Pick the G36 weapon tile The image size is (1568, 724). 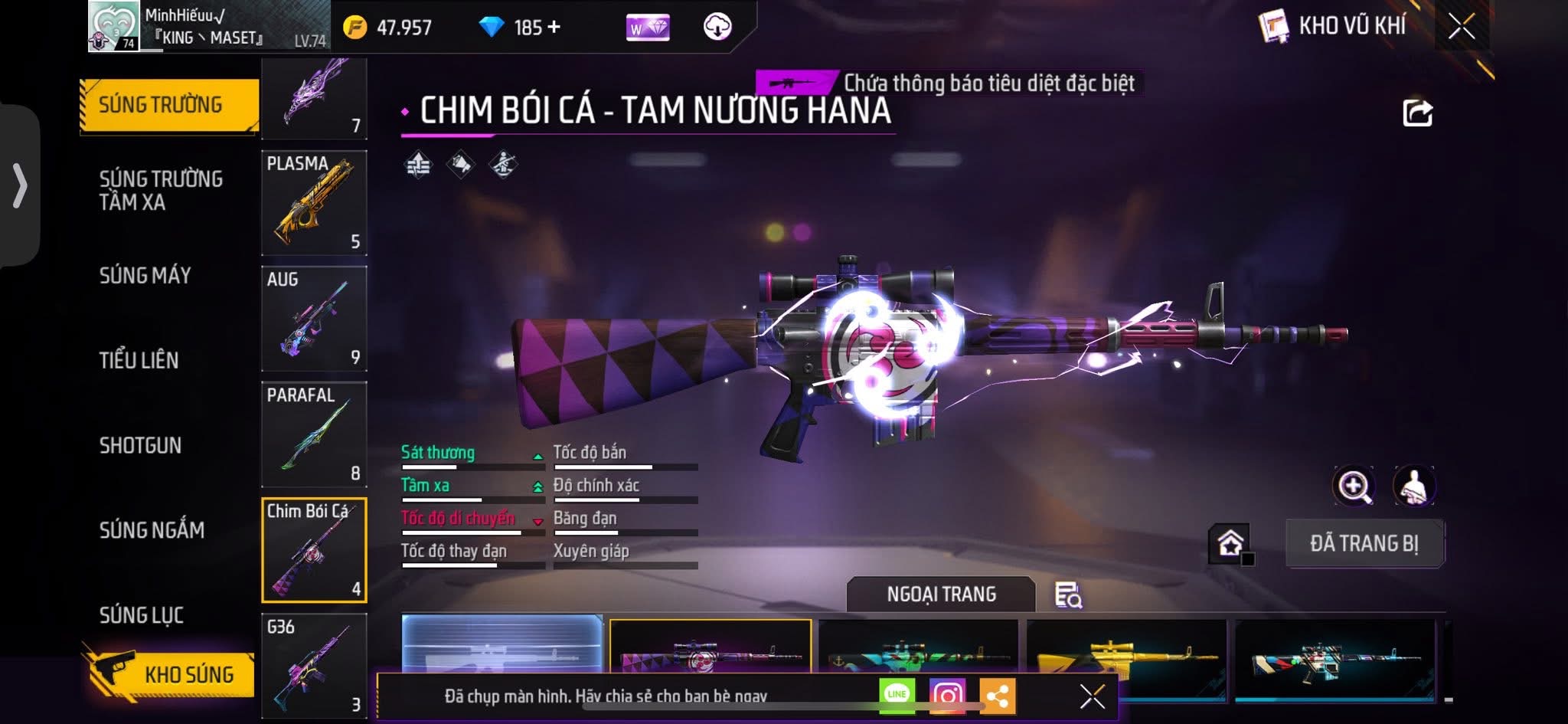pos(314,665)
